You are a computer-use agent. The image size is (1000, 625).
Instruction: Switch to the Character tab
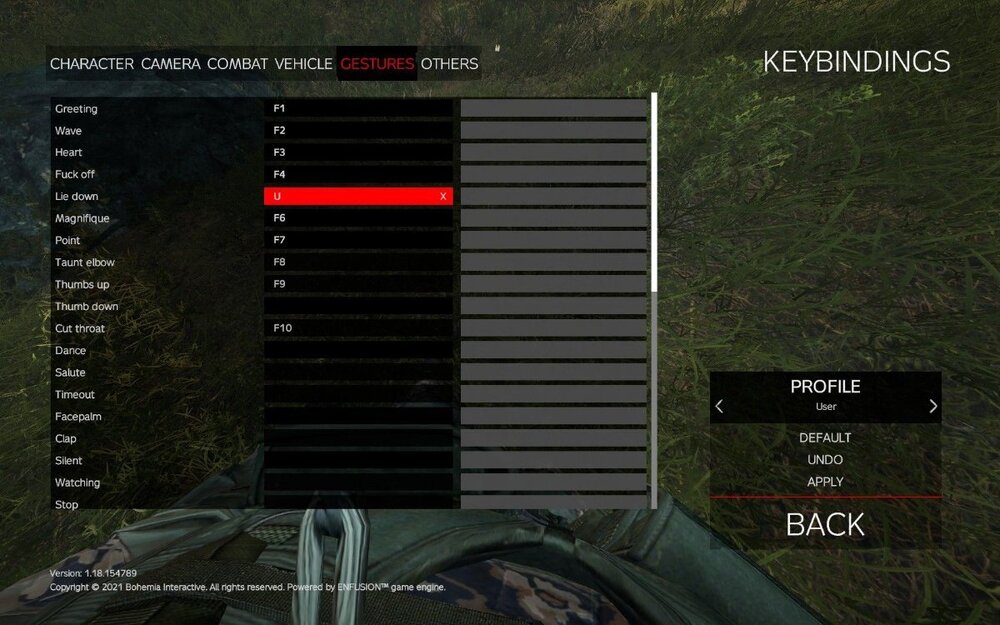tap(91, 64)
